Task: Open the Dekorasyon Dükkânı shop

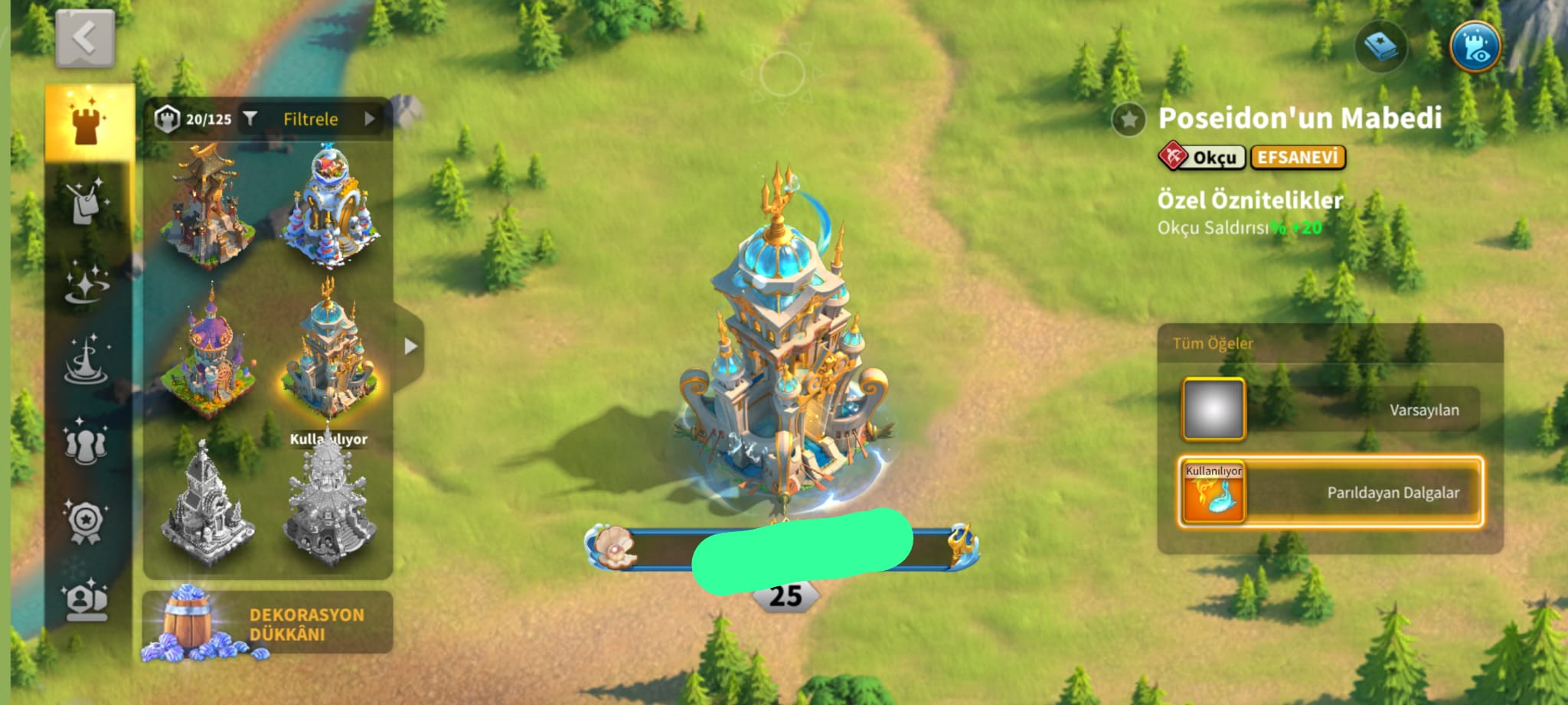Action: tap(267, 624)
